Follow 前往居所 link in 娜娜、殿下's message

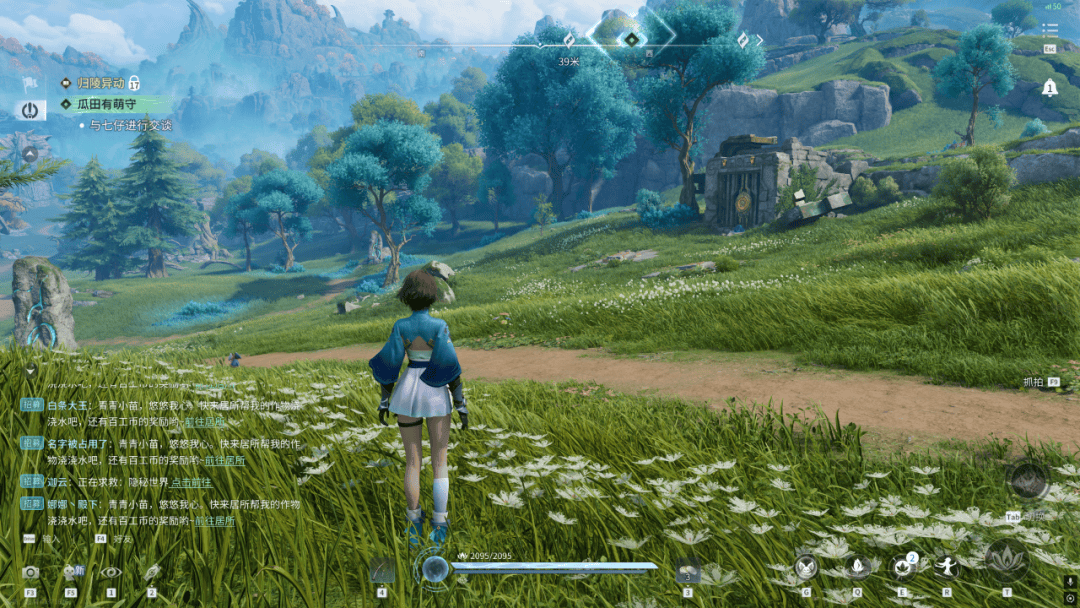(214, 521)
